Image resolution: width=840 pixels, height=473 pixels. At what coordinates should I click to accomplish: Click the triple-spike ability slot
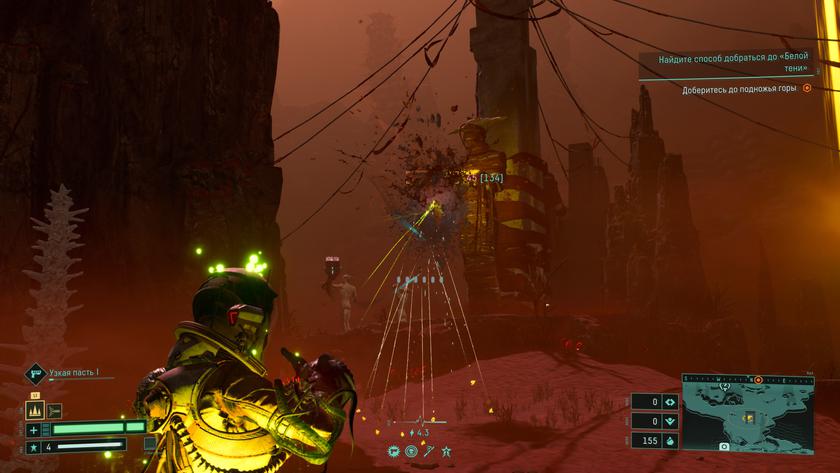(x=36, y=410)
